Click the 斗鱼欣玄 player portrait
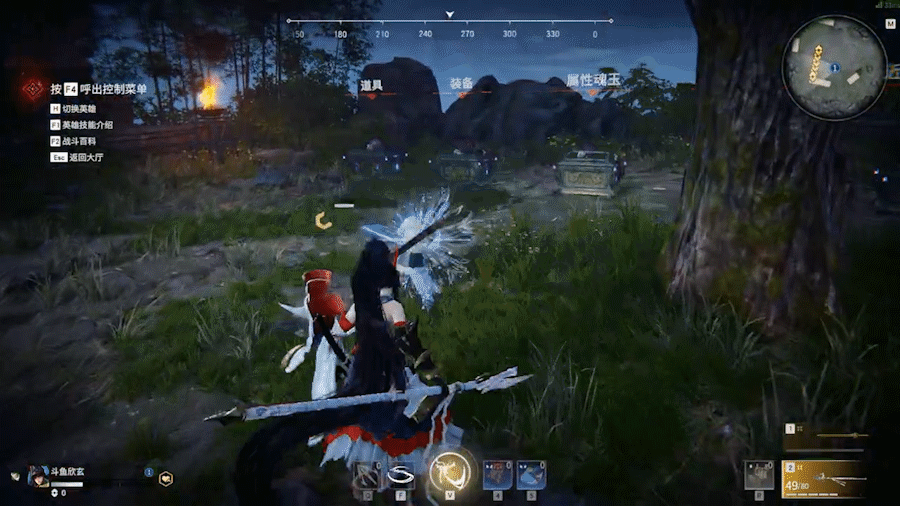Viewport: 900px width, 506px height. [39, 476]
